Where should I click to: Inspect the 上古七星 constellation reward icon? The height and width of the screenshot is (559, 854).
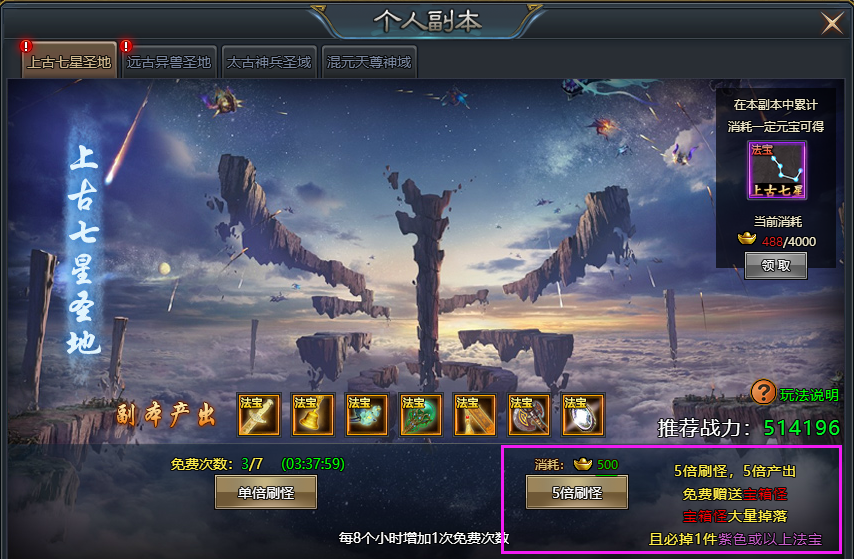click(x=776, y=171)
